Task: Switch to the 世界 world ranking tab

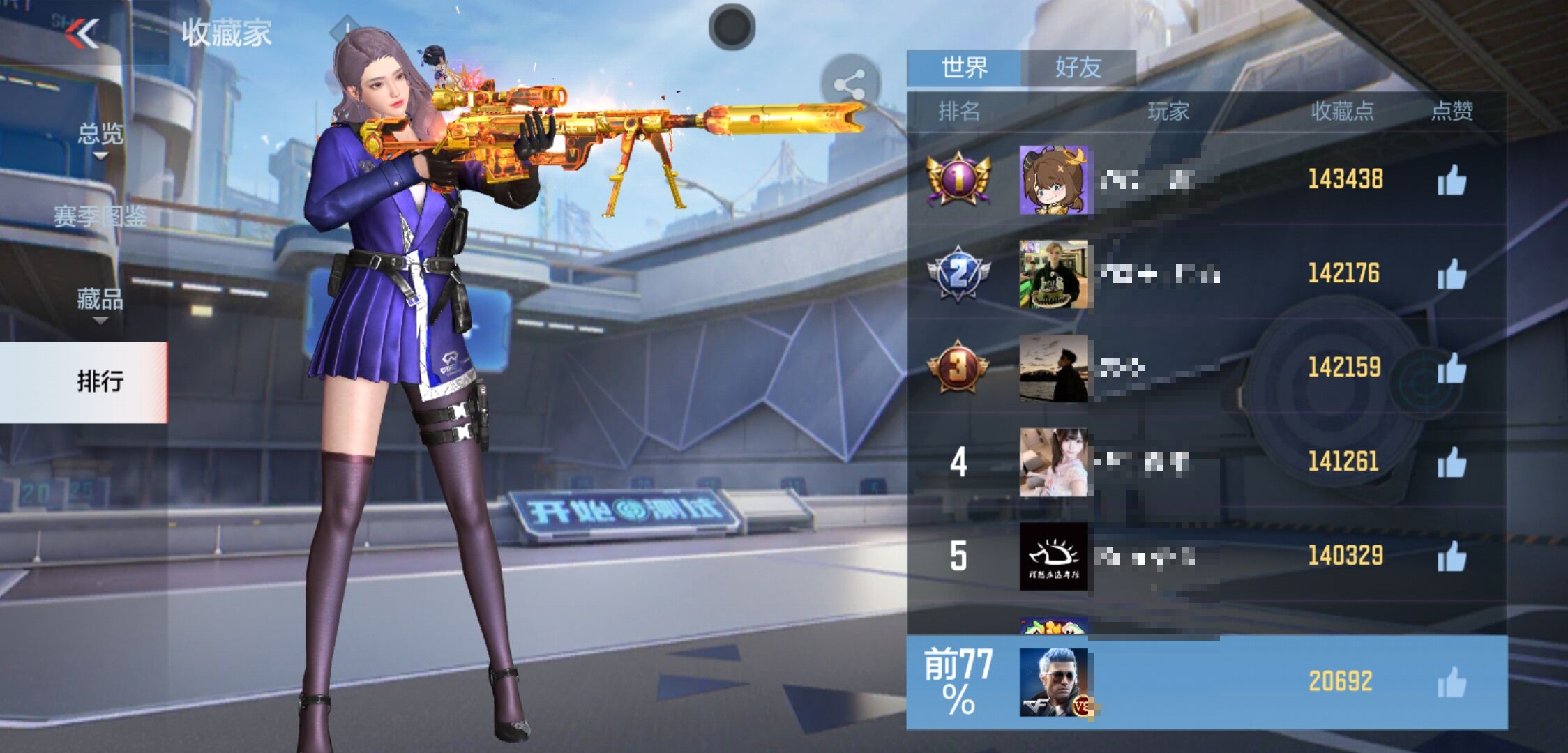Action: tap(964, 68)
